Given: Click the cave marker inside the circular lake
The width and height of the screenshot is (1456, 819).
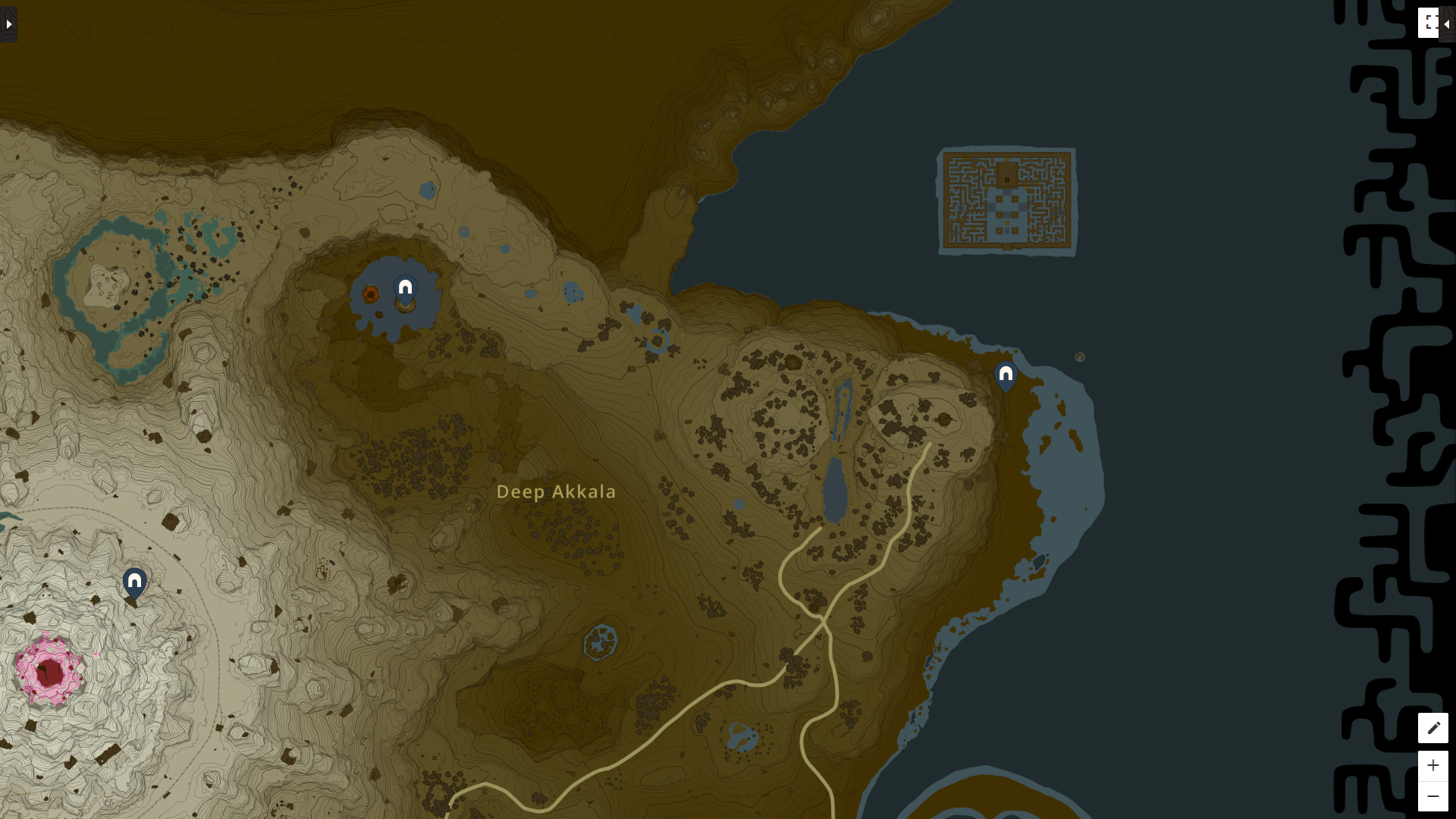Looking at the screenshot, I should (x=404, y=287).
